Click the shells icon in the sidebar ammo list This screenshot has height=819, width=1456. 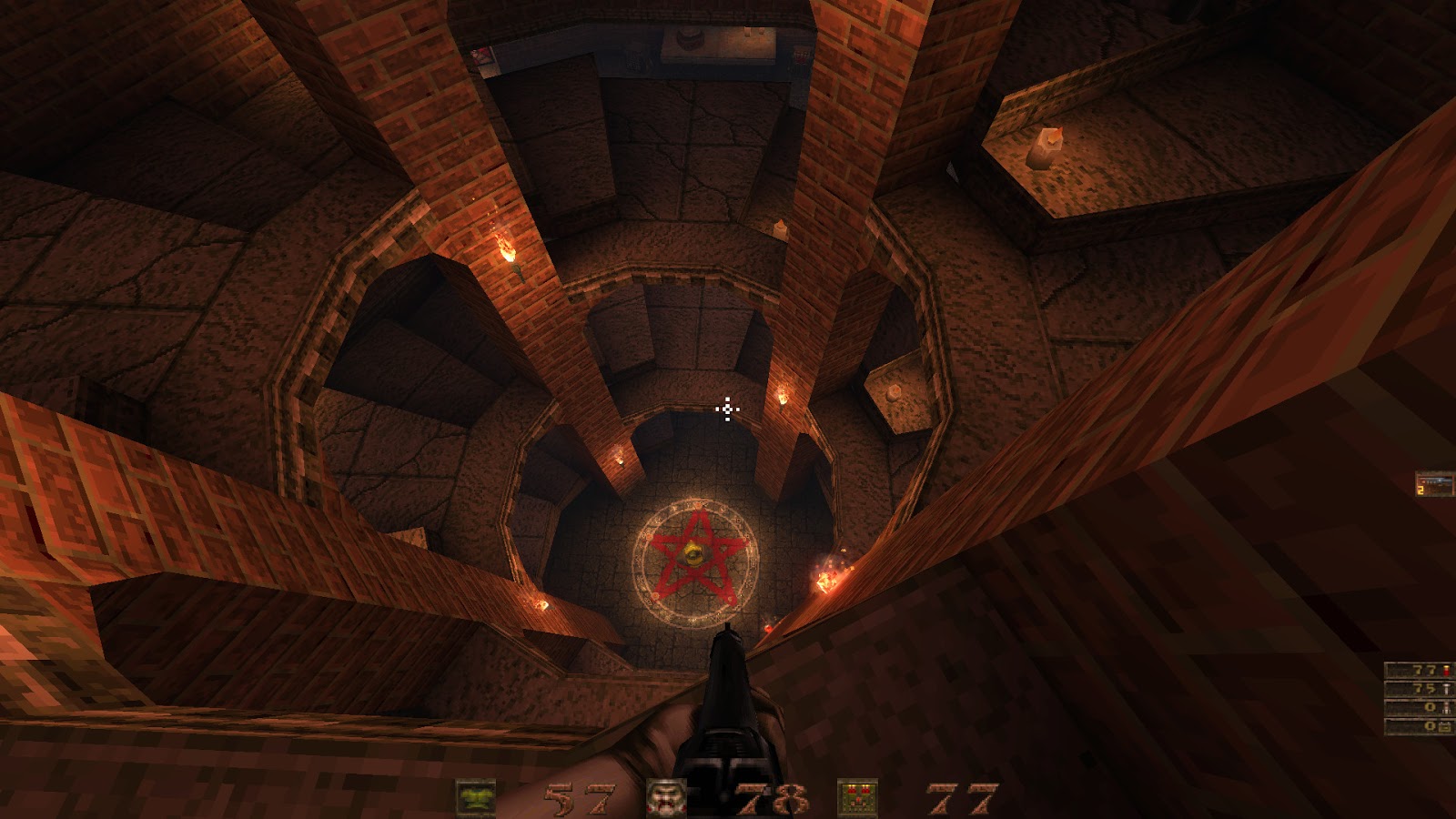coord(1446,670)
